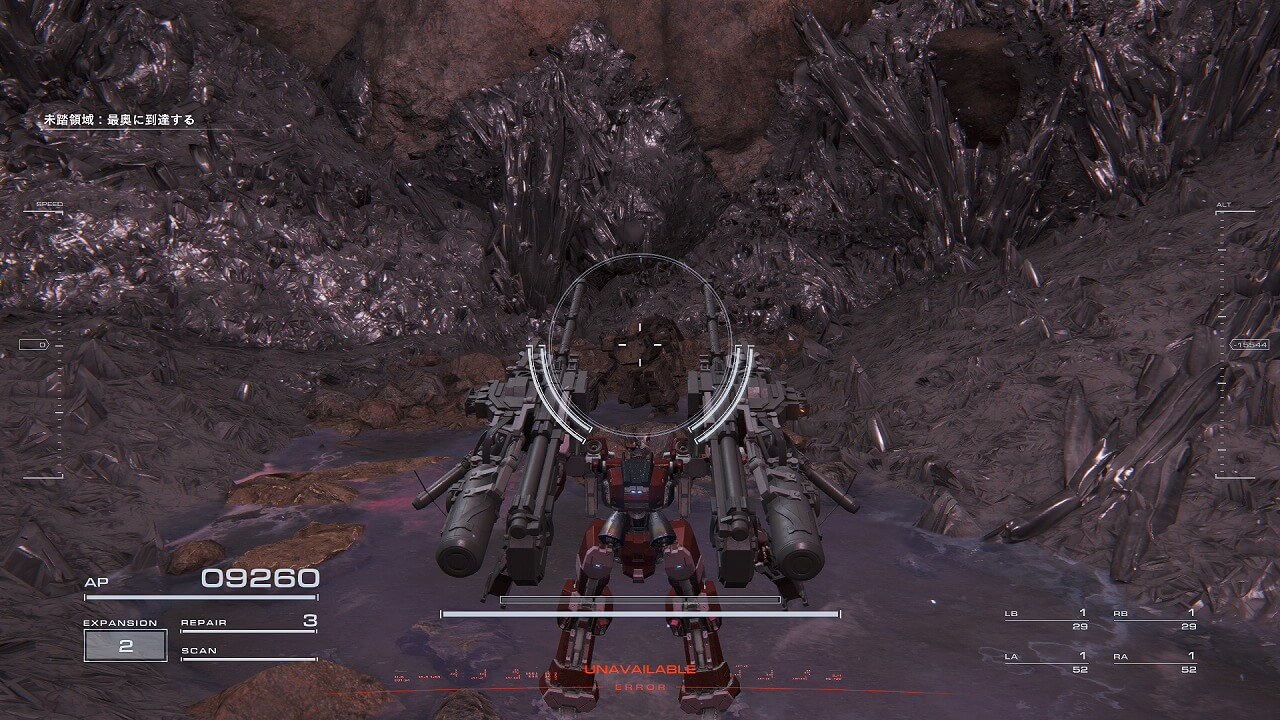1280x720 pixels.
Task: Select the mission objective tracker text
Action: click(x=119, y=120)
